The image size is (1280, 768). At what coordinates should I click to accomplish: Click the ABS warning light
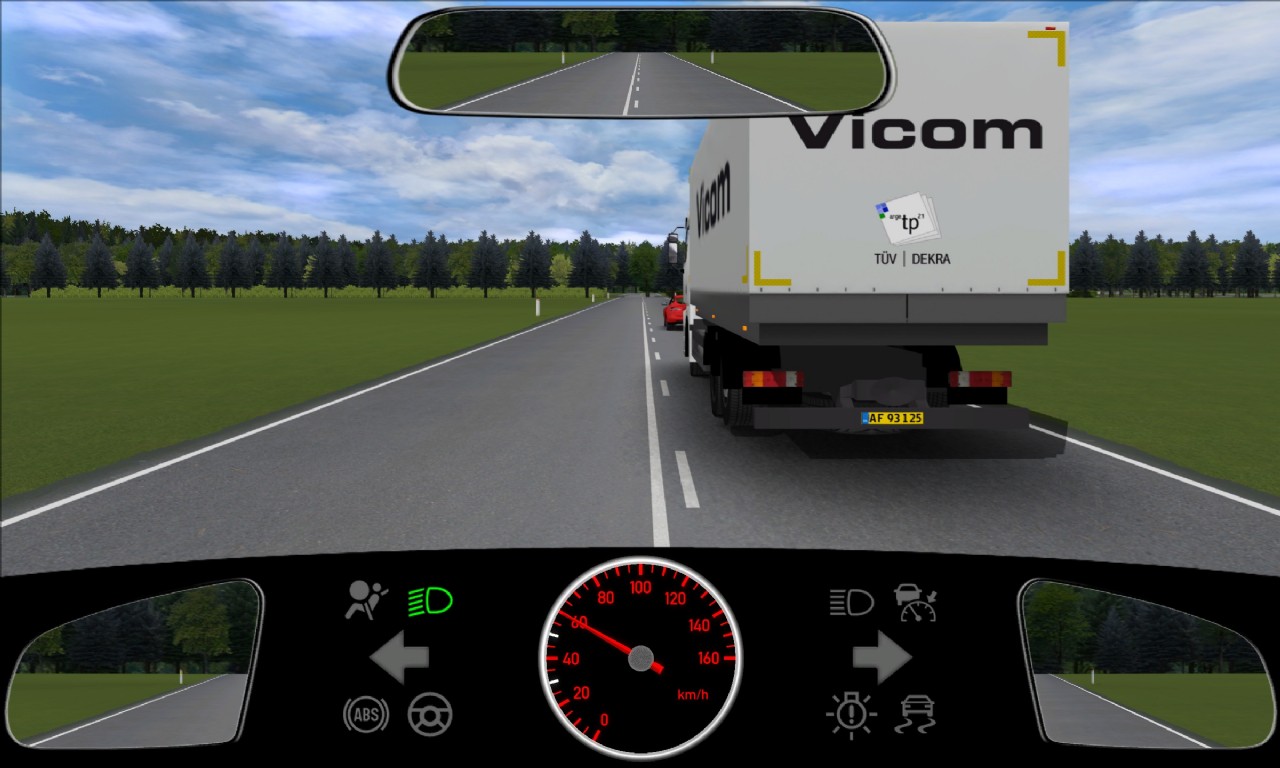[x=366, y=714]
